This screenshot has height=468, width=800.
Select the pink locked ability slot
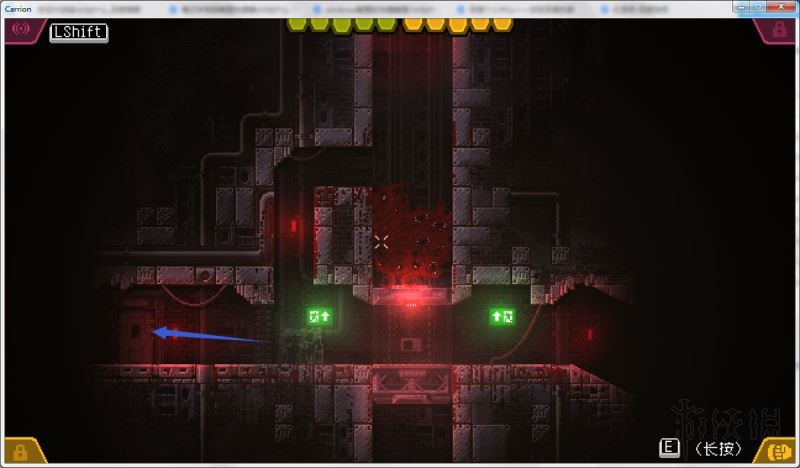[779, 30]
